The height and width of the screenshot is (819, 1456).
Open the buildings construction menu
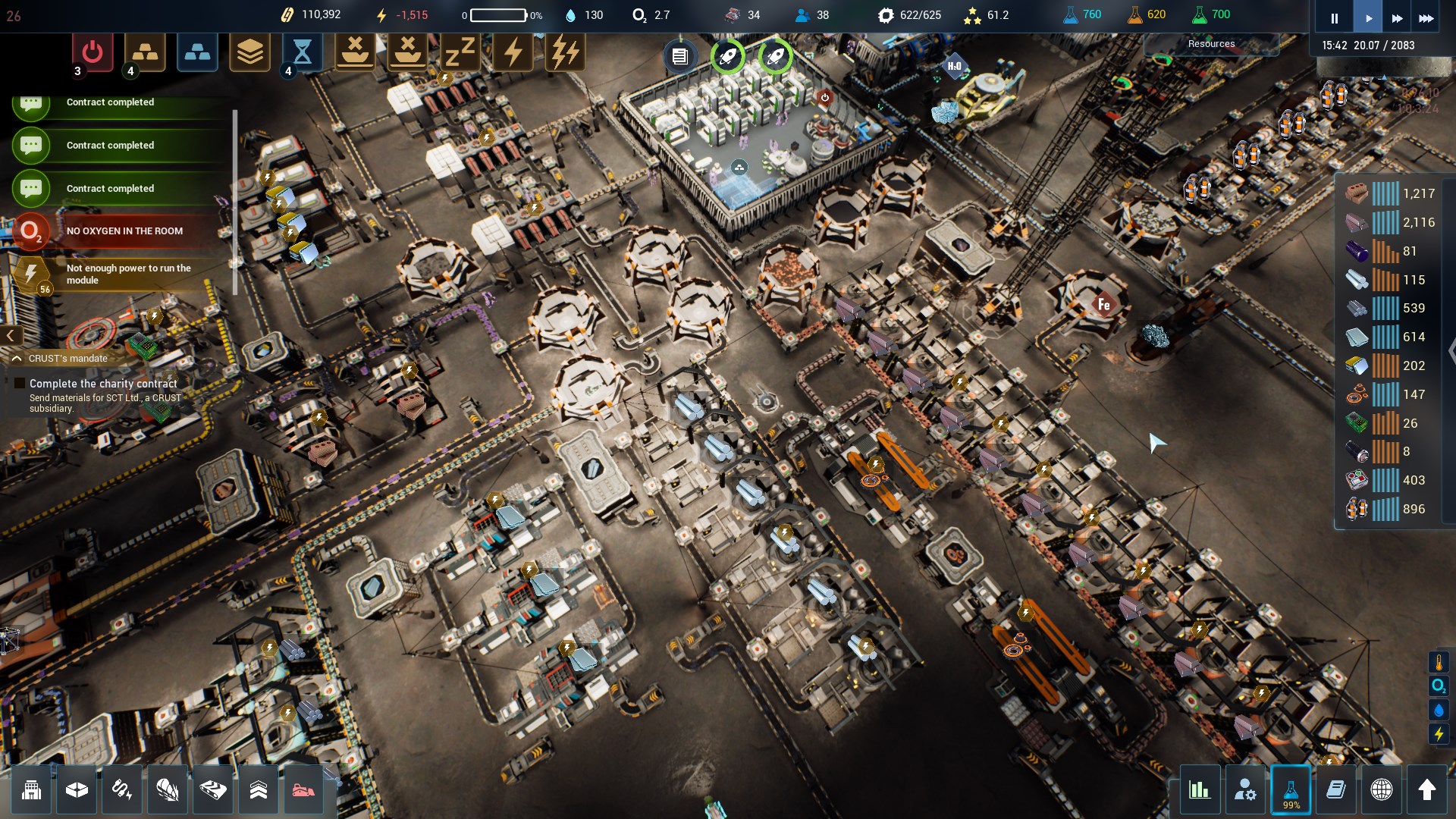coord(31,790)
